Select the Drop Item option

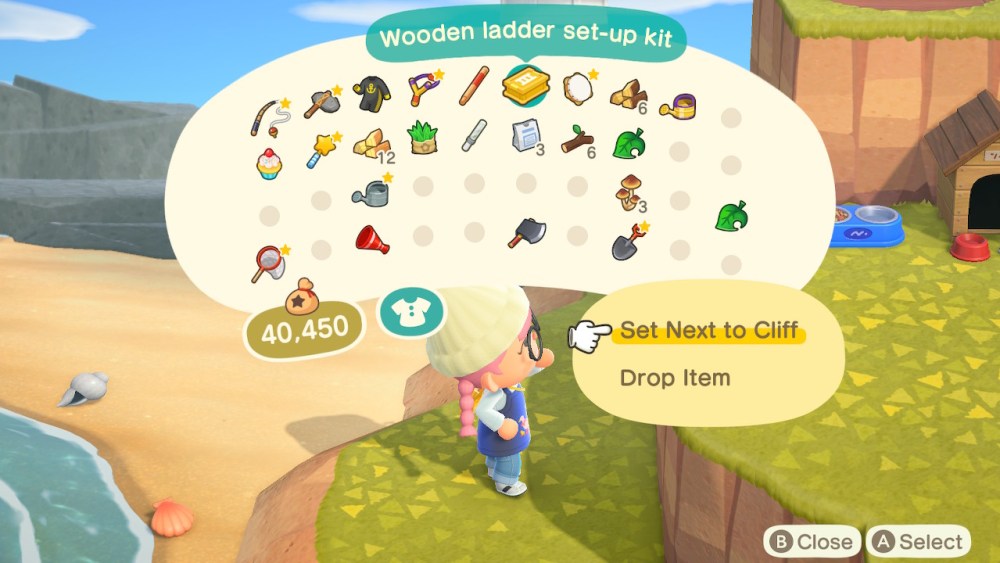coord(675,378)
